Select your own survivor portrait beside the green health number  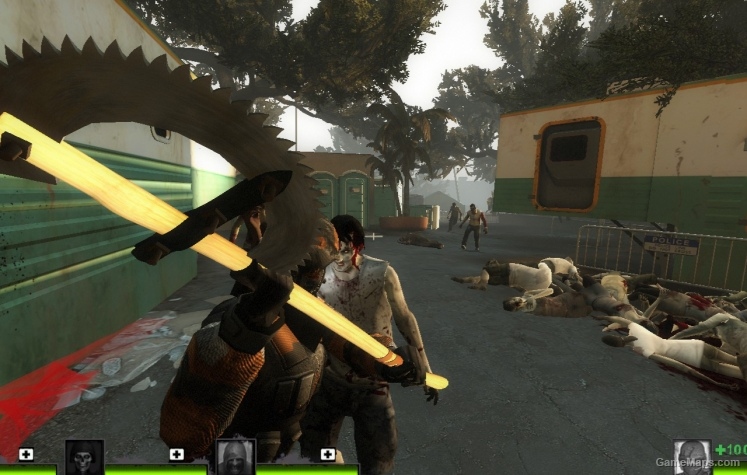click(x=692, y=457)
